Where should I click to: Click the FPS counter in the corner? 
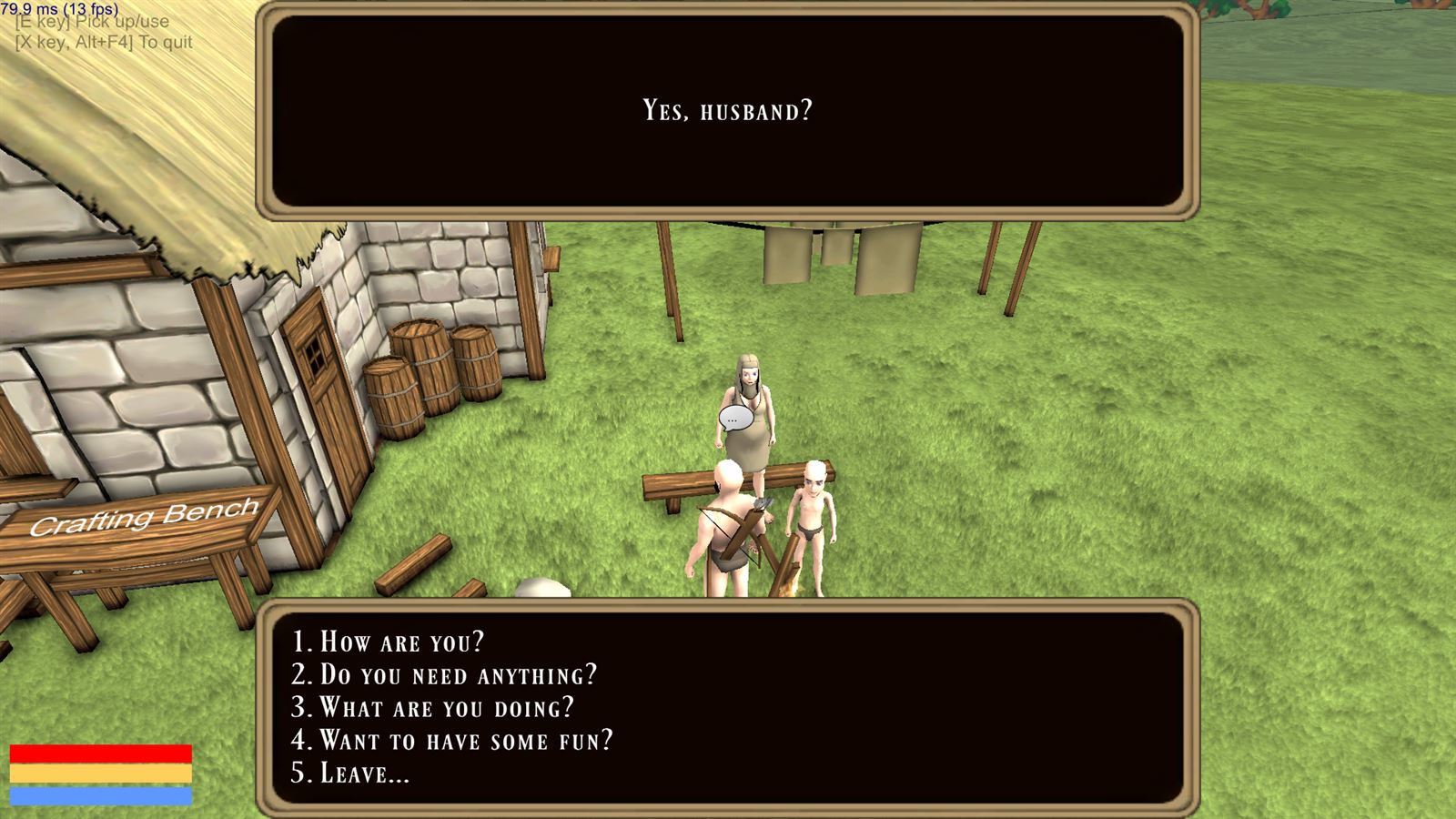pos(59,7)
